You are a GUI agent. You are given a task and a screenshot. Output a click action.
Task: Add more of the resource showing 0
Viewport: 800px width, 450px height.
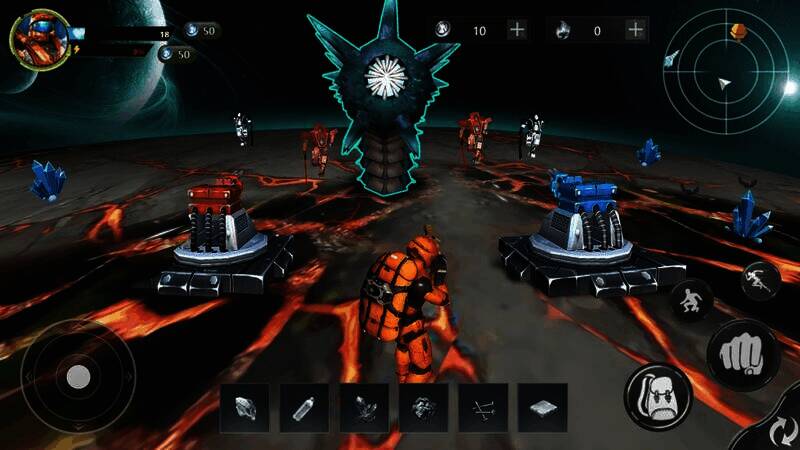(x=635, y=30)
